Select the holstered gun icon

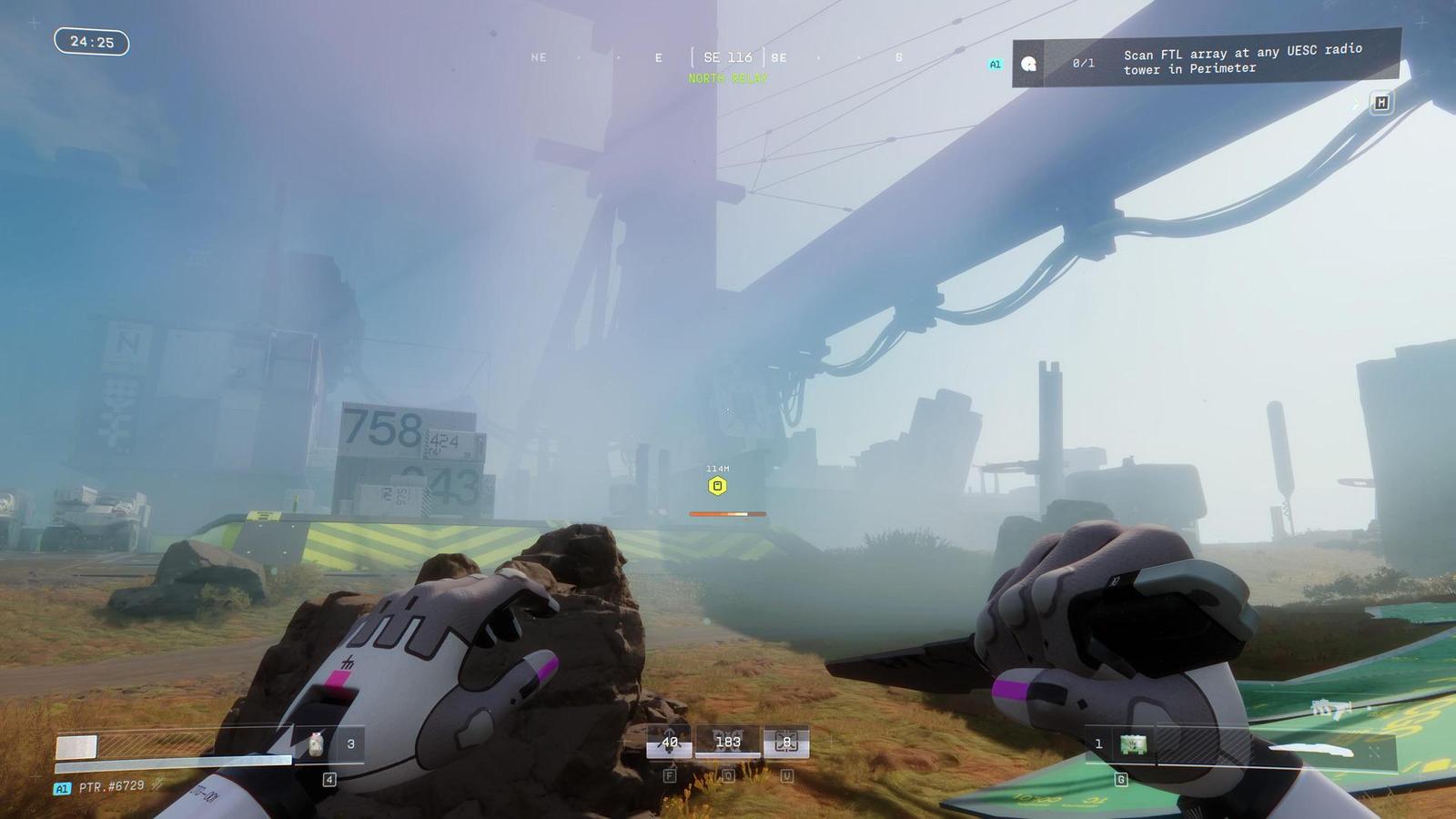tap(1330, 709)
